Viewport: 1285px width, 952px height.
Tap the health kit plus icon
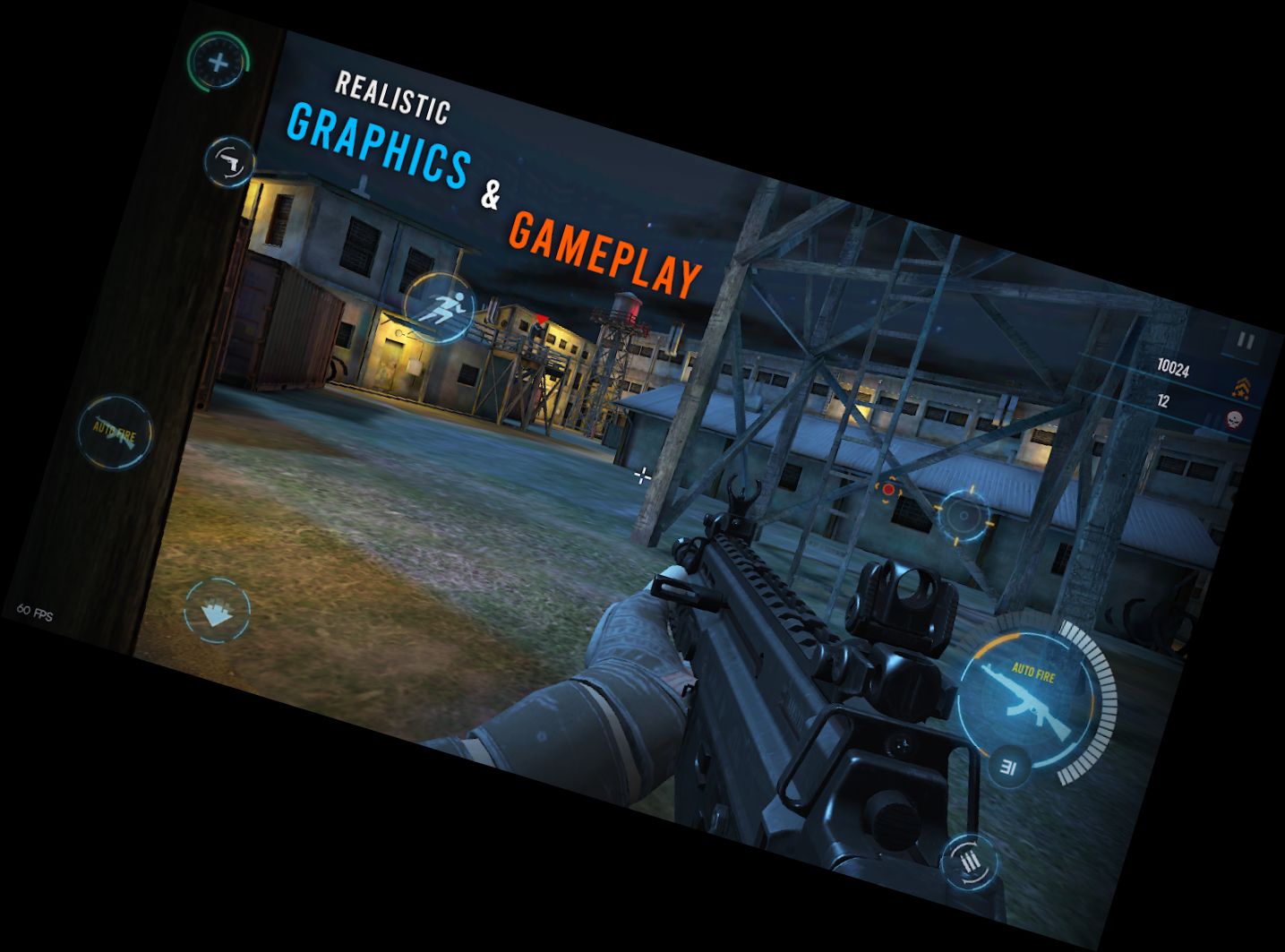point(217,64)
